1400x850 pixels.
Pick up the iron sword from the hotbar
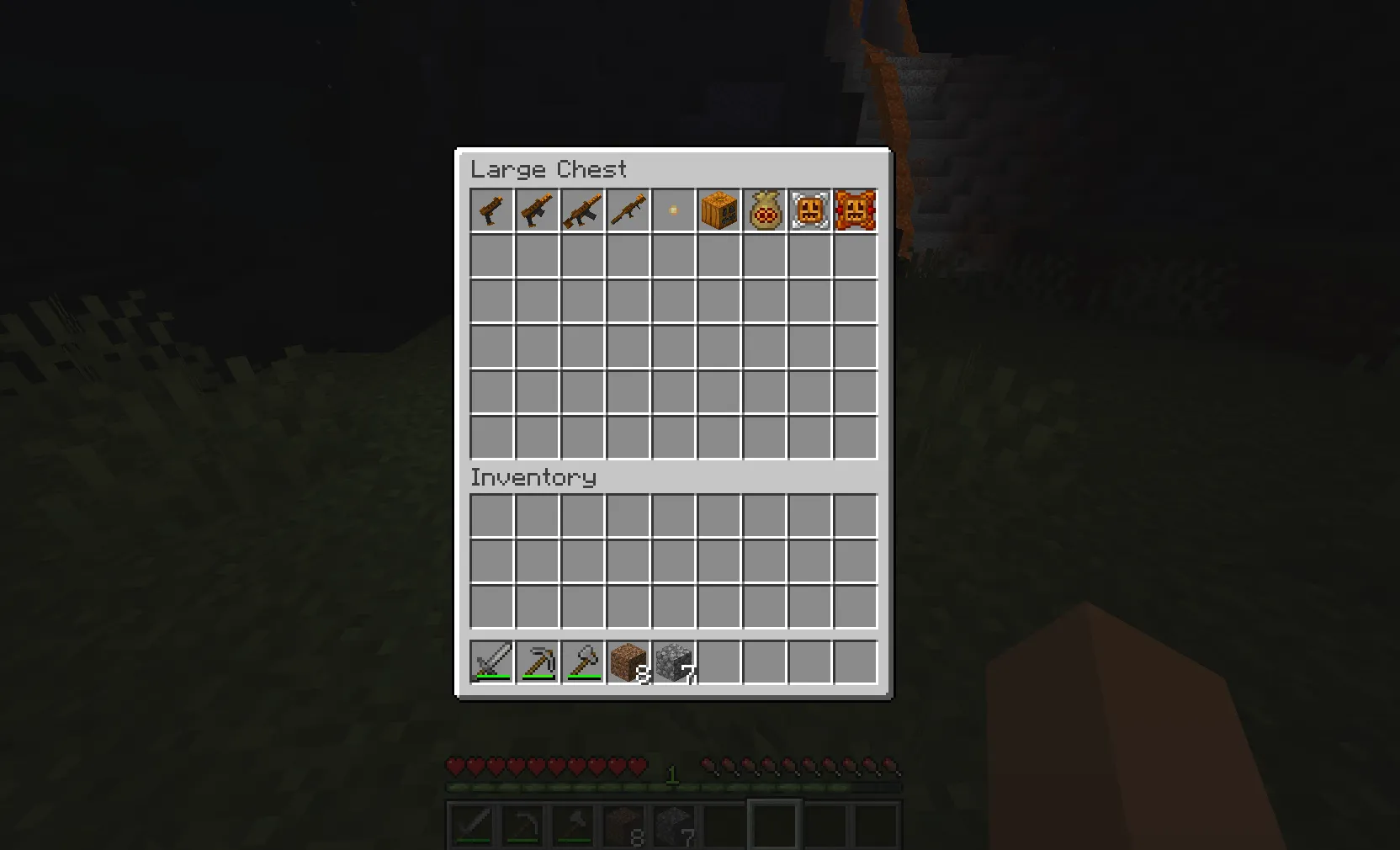pos(491,662)
